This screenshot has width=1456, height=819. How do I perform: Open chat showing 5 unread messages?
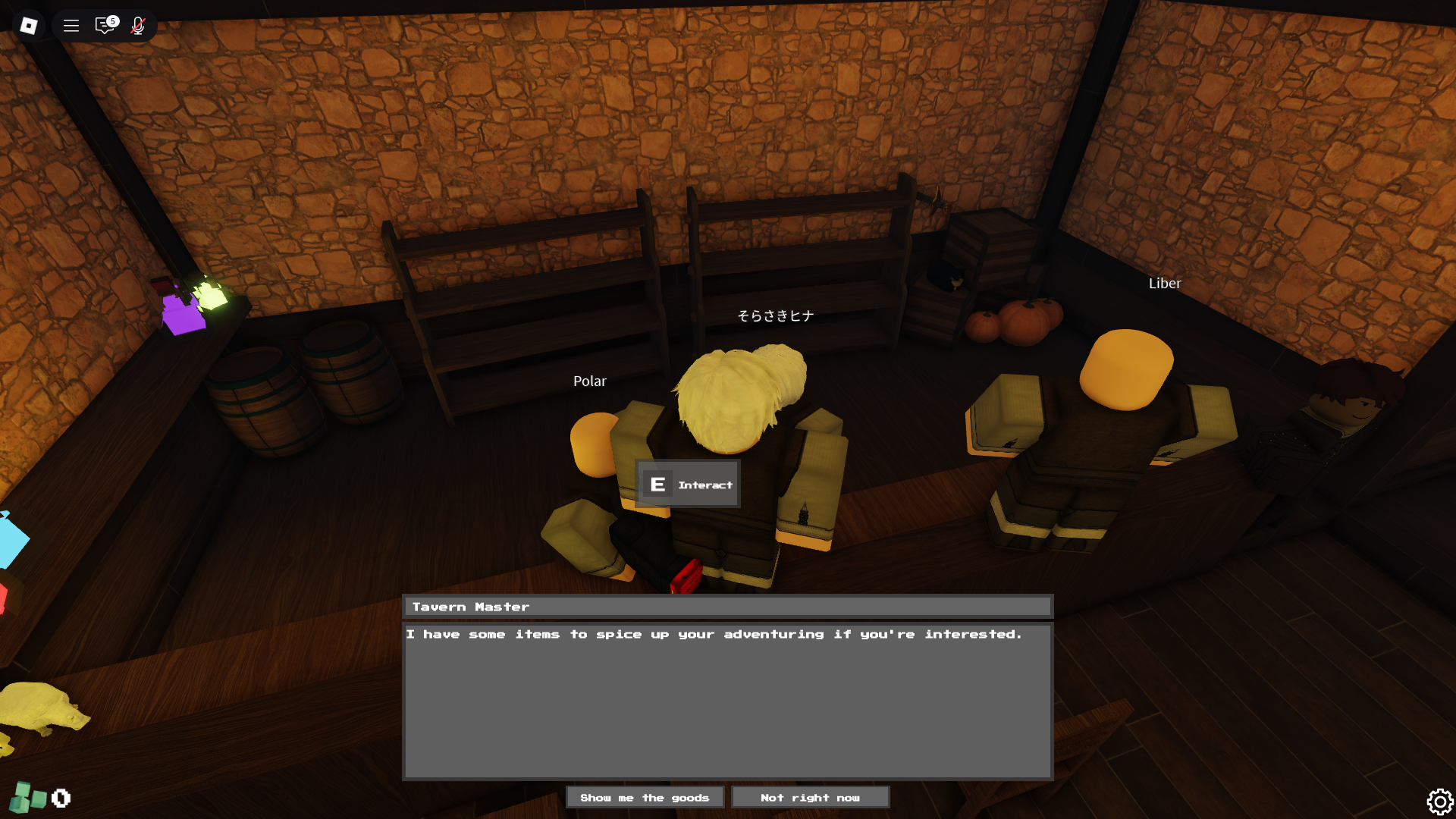click(104, 25)
